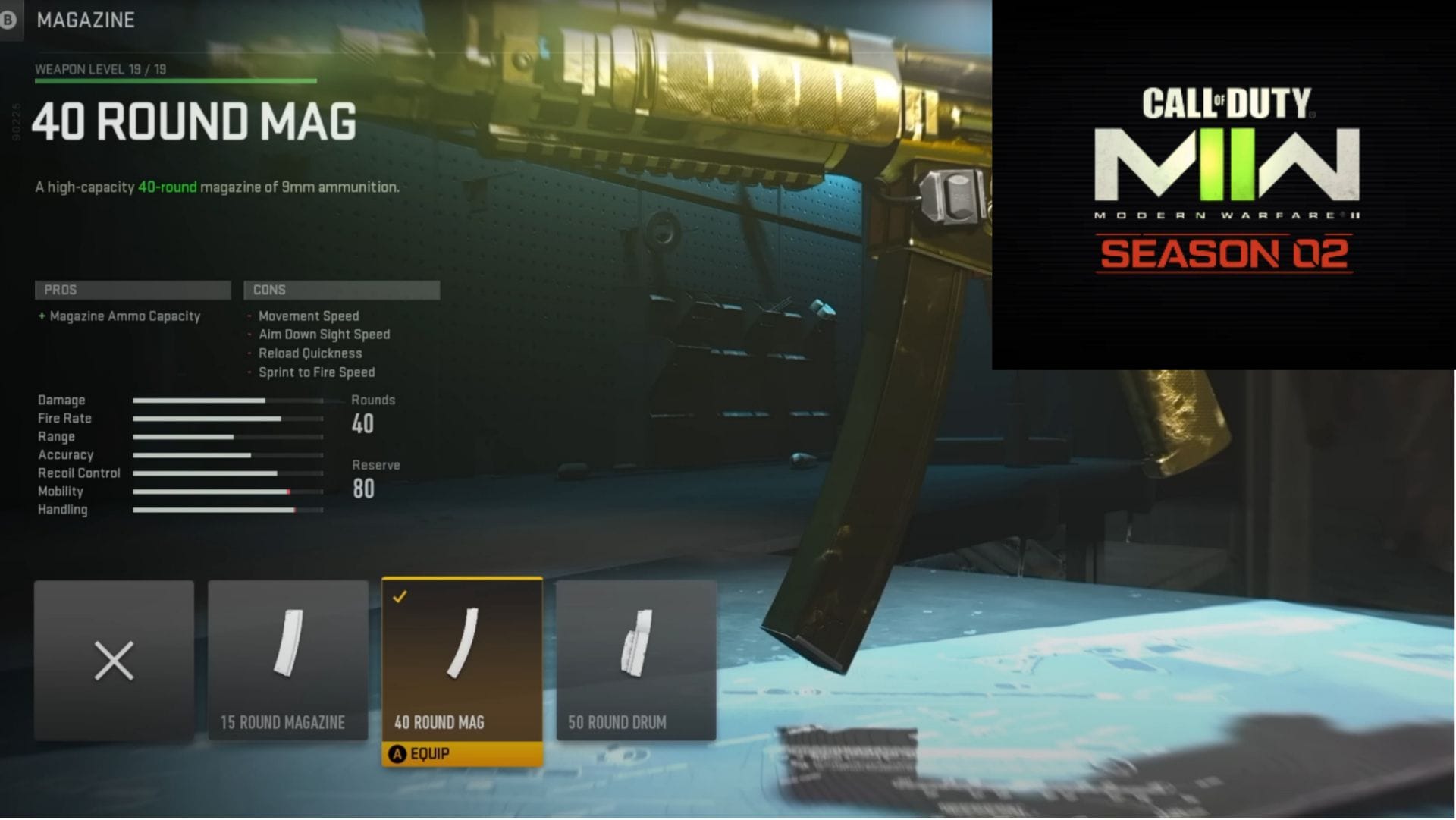Image resolution: width=1456 pixels, height=820 pixels.
Task: Click the B back button icon
Action: [x=9, y=20]
